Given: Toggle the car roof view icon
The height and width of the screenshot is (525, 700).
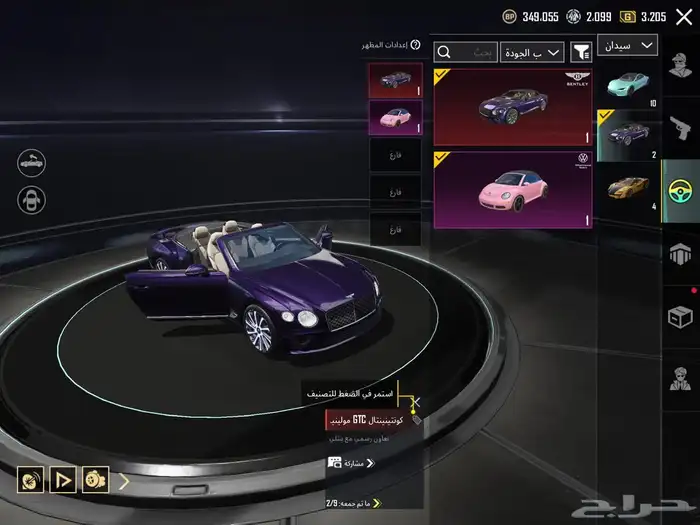Looking at the screenshot, I should (31, 161).
